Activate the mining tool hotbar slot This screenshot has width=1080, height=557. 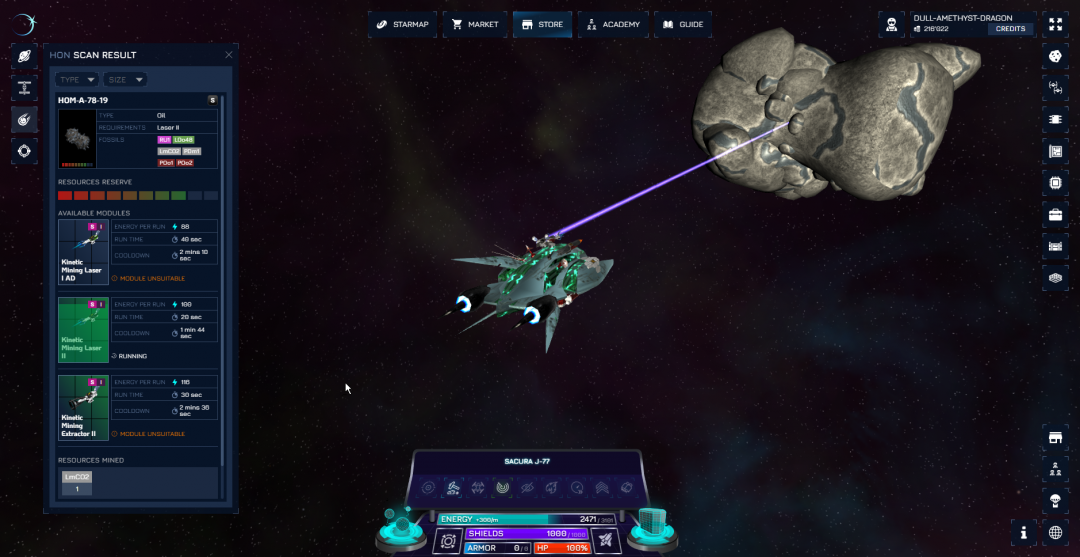(453, 487)
